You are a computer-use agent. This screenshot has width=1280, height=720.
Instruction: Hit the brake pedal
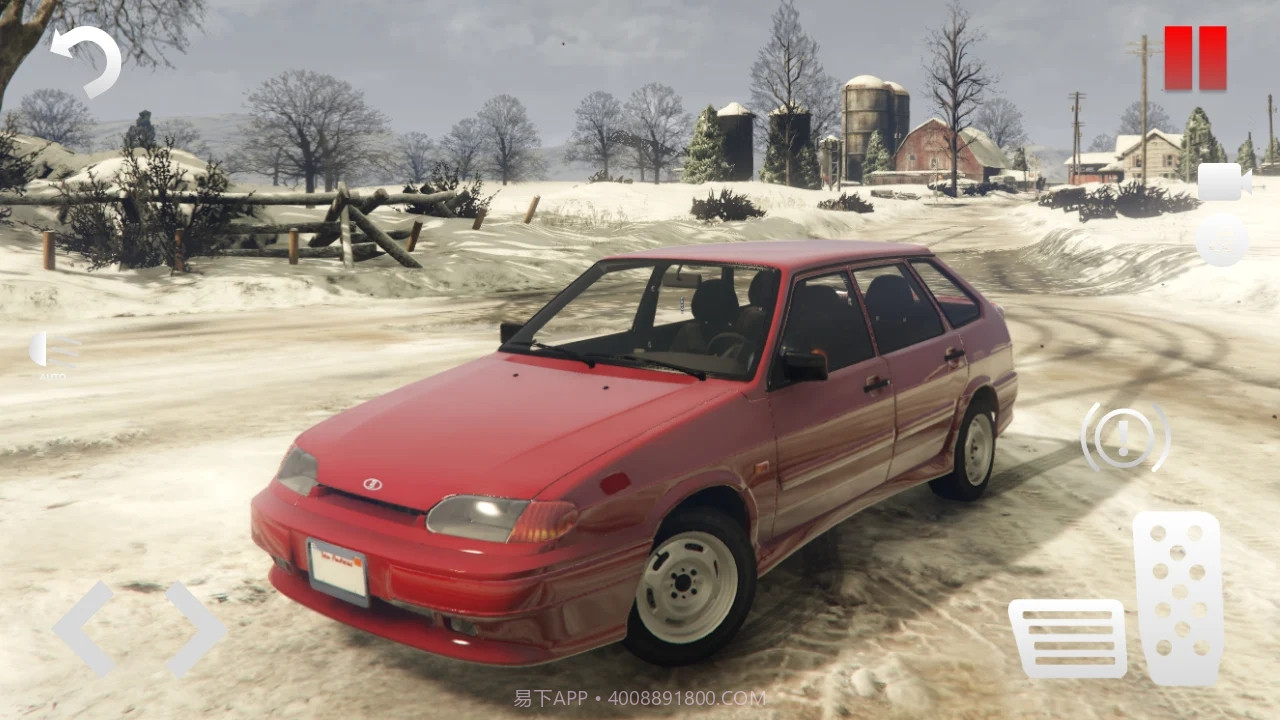pos(1067,638)
